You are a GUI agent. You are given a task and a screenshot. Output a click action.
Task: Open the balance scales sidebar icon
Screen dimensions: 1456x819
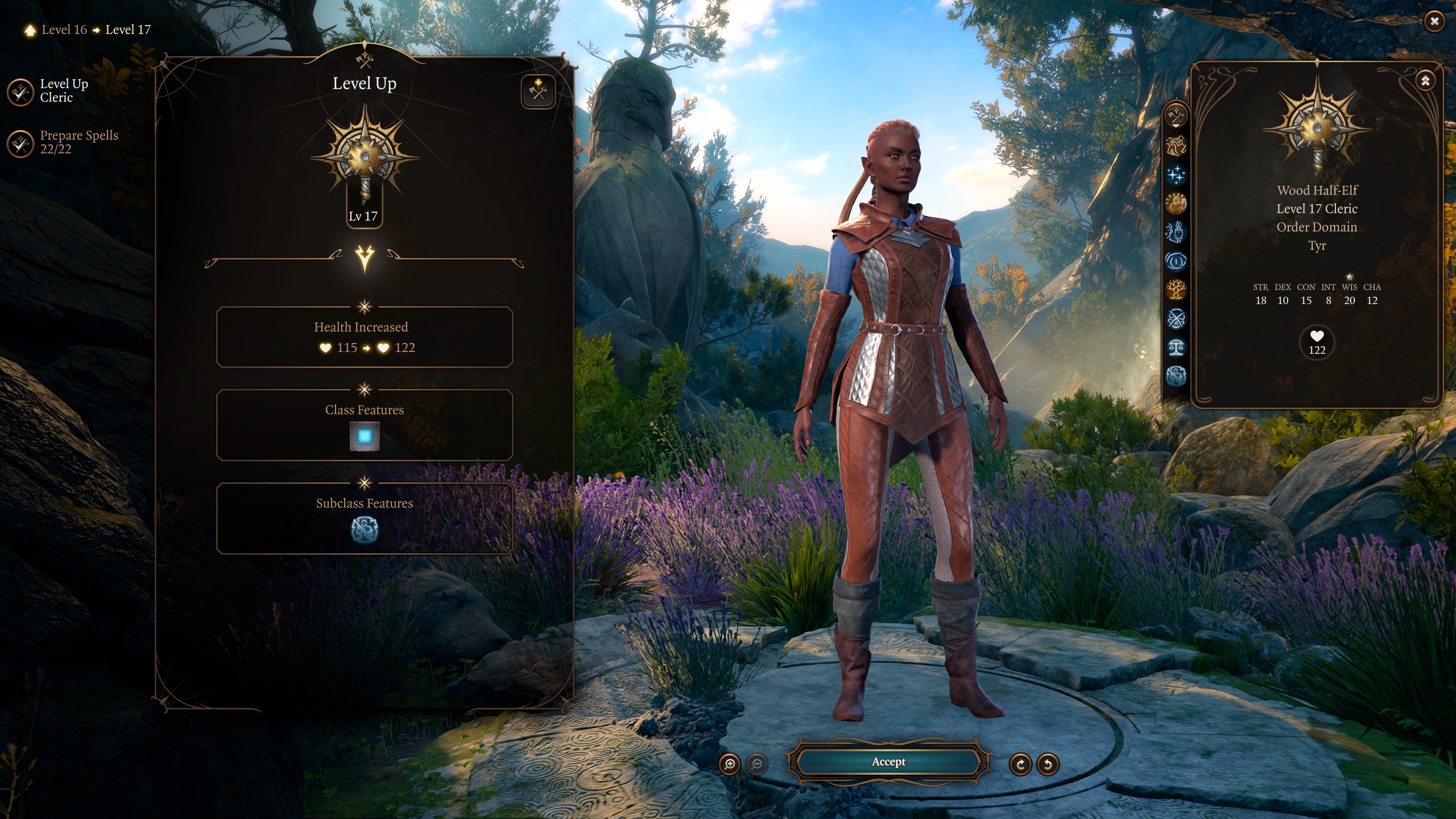(x=1176, y=347)
